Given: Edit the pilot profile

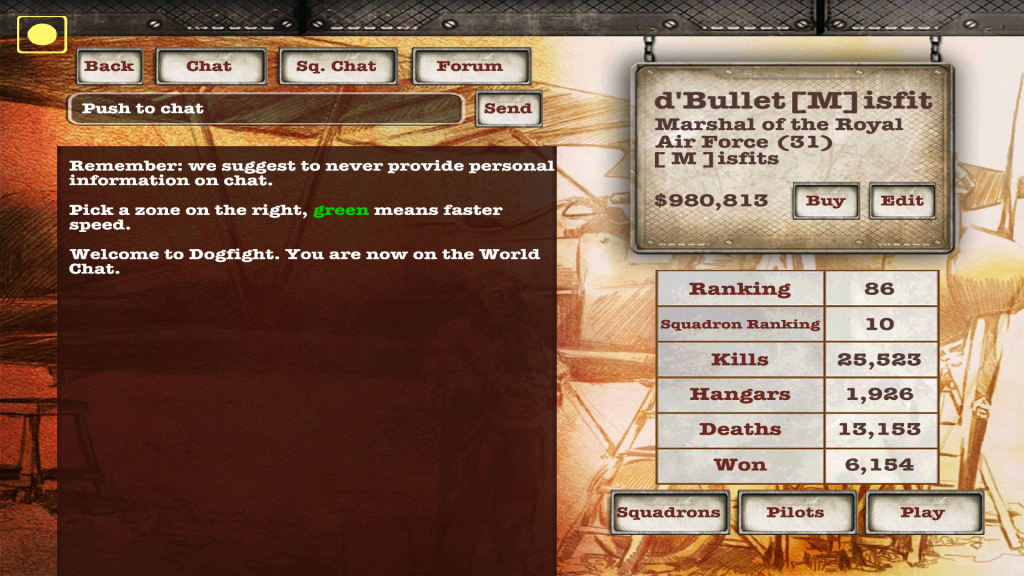Looking at the screenshot, I should tap(902, 201).
